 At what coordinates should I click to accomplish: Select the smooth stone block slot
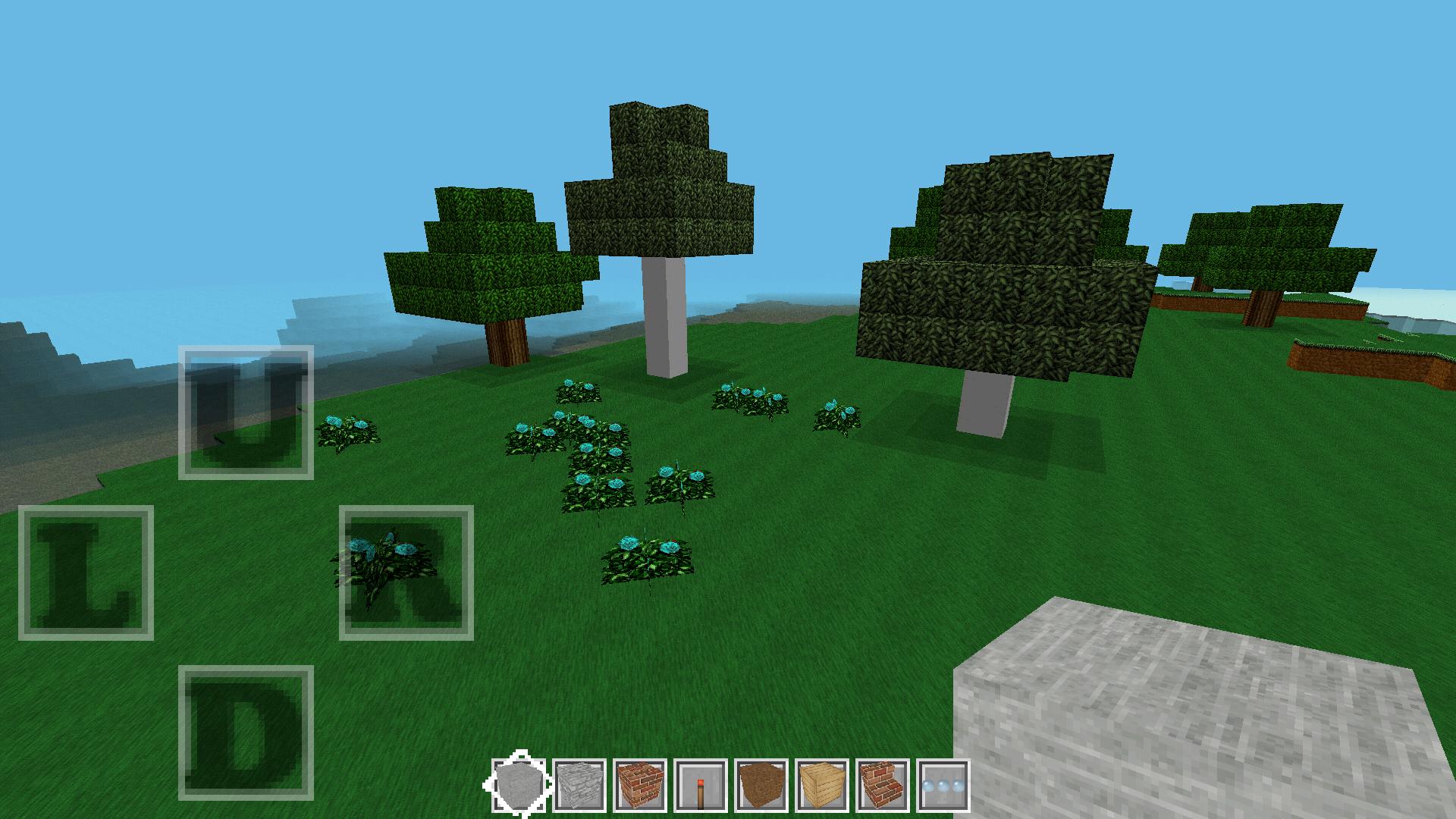(518, 786)
